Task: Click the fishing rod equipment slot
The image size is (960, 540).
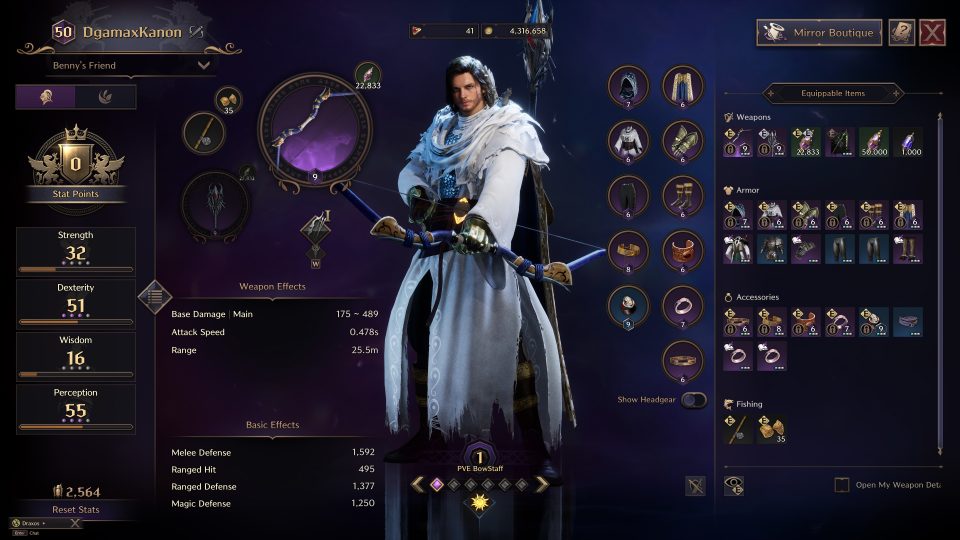Action: pyautogui.click(x=203, y=132)
